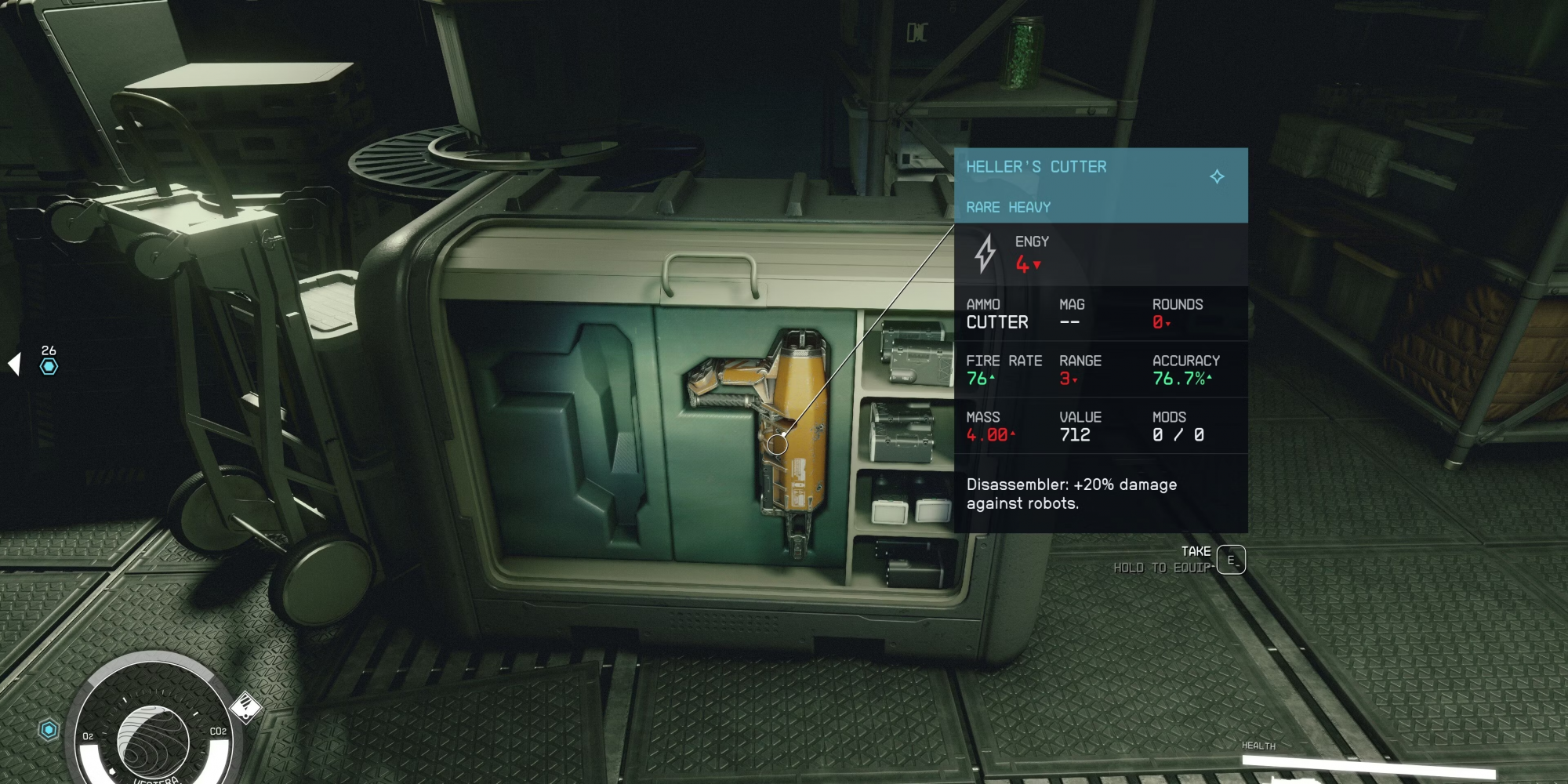This screenshot has height=784, width=1568.
Task: Click the white left-pointing arrow marker
Action: (14, 364)
